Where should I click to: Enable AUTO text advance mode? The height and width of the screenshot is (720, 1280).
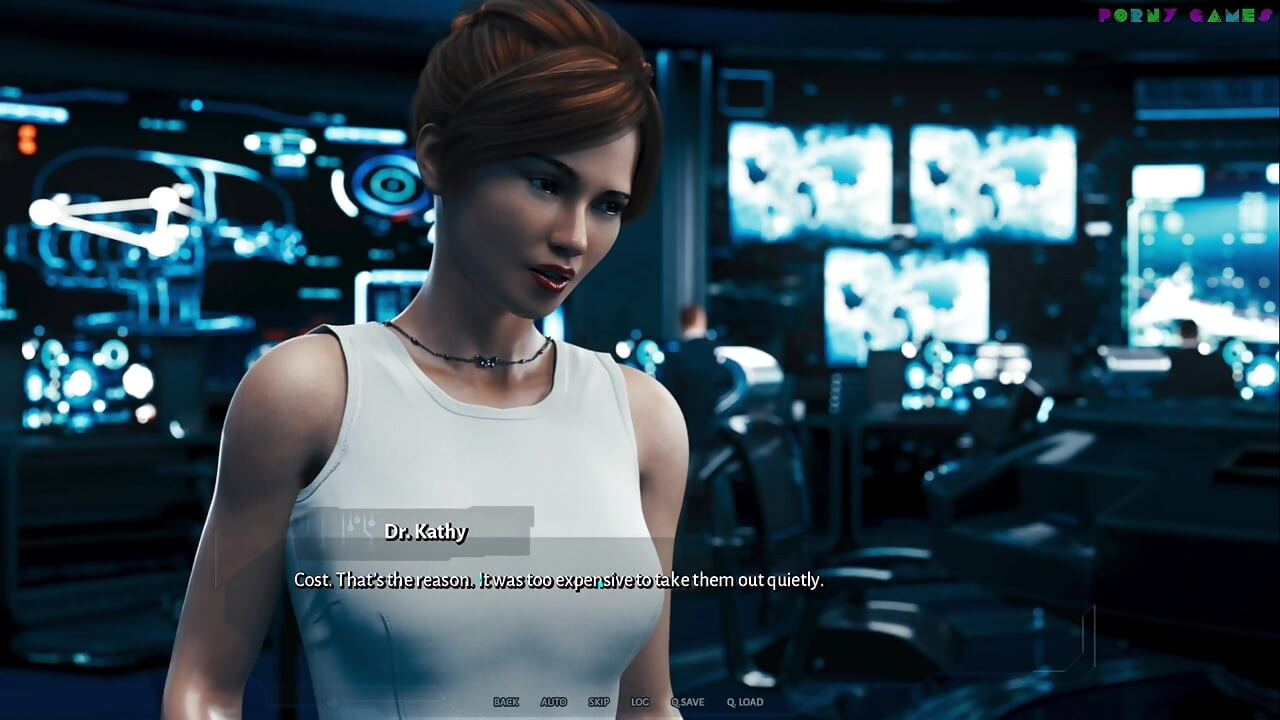[554, 702]
